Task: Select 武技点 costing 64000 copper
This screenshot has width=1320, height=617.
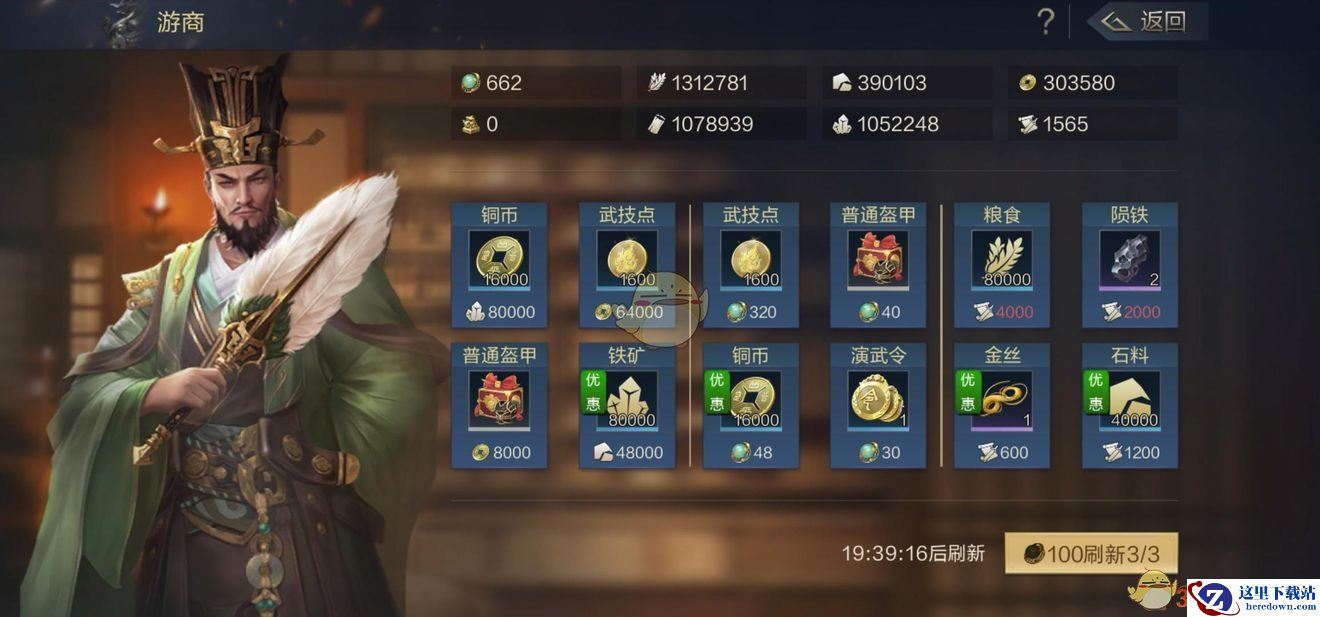Action: click(627, 265)
